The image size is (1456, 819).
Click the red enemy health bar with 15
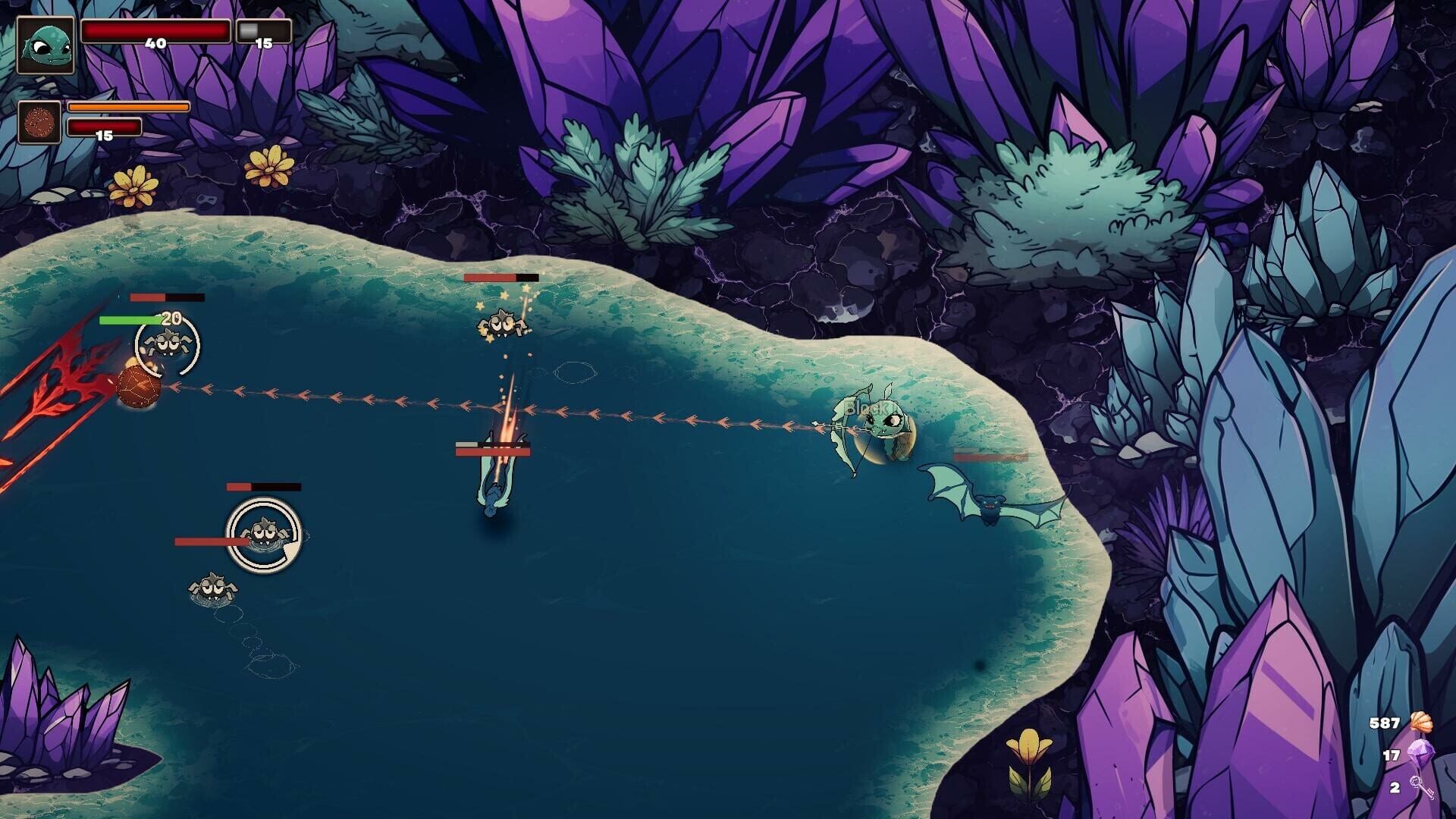tap(103, 127)
